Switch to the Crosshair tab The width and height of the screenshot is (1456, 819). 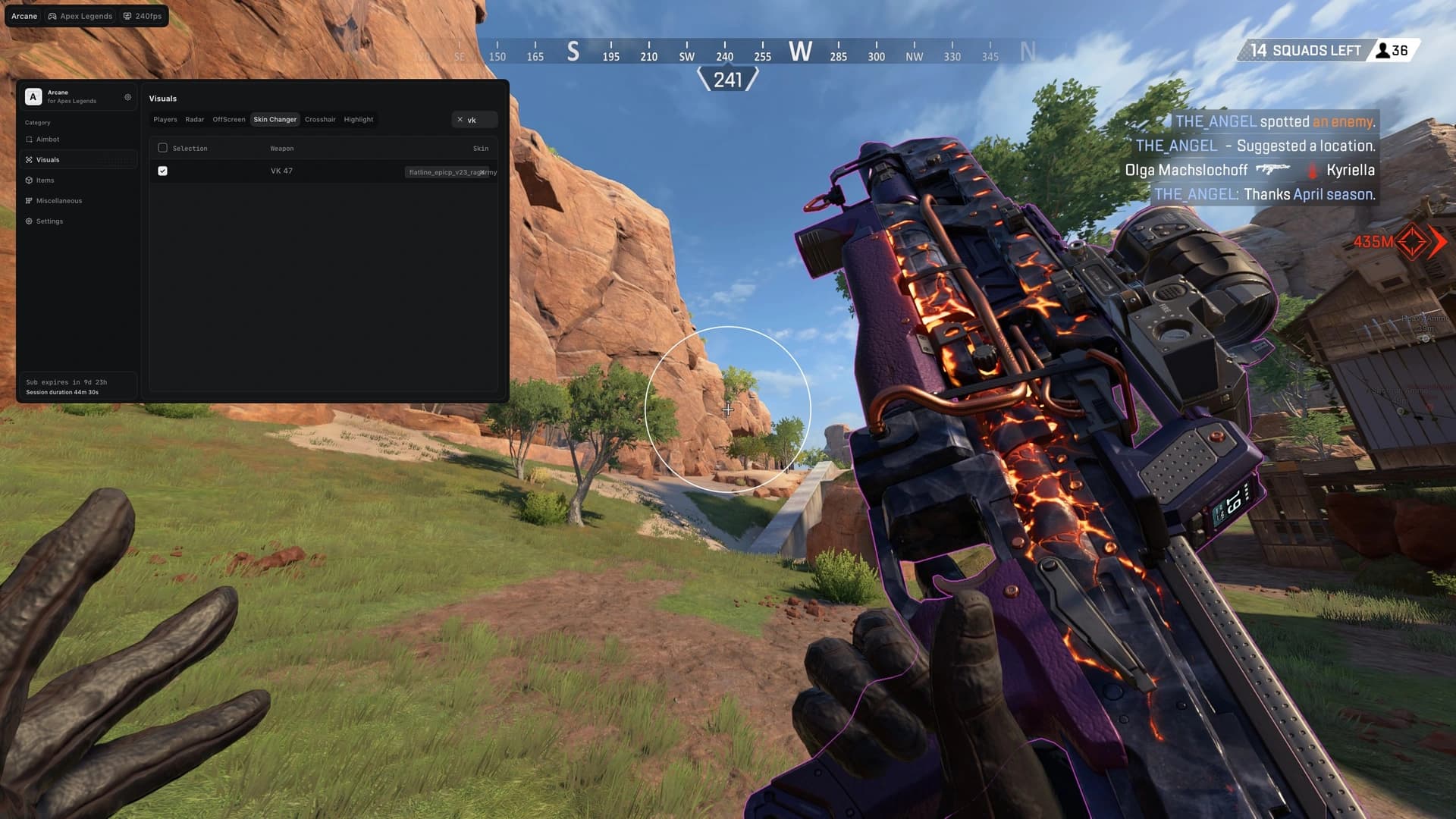[320, 119]
